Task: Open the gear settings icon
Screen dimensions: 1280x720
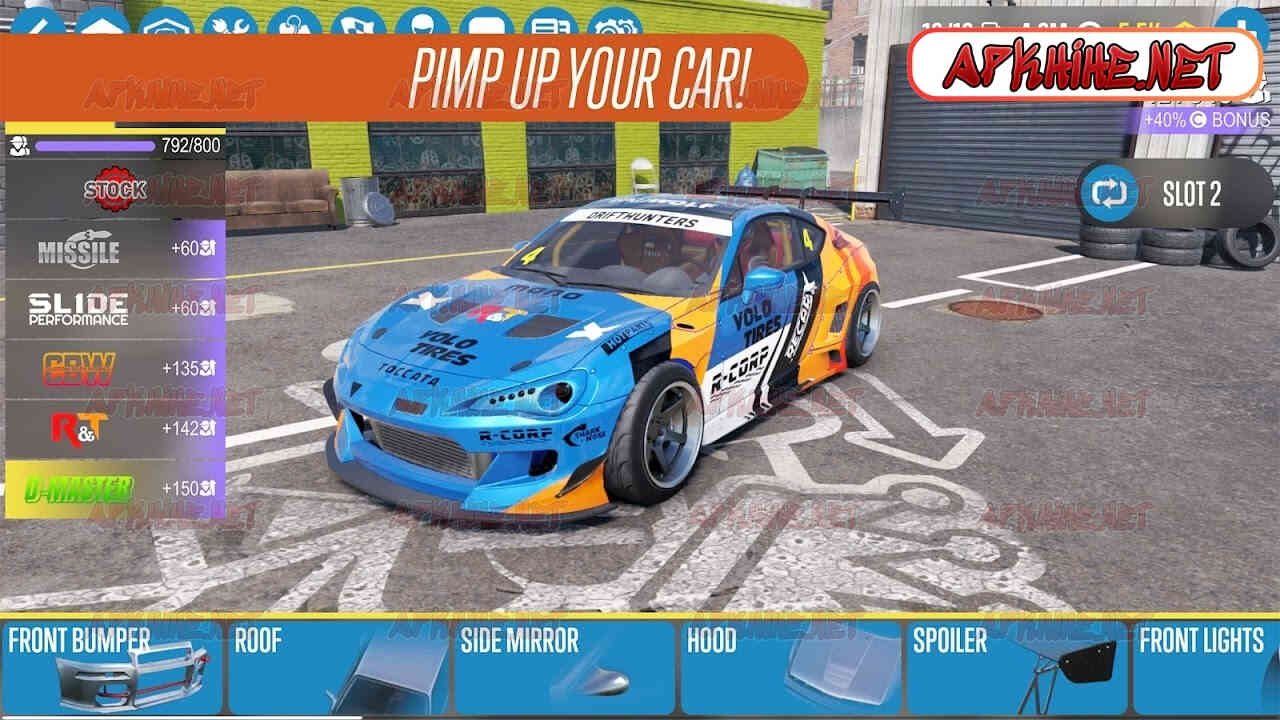Action: point(614,24)
